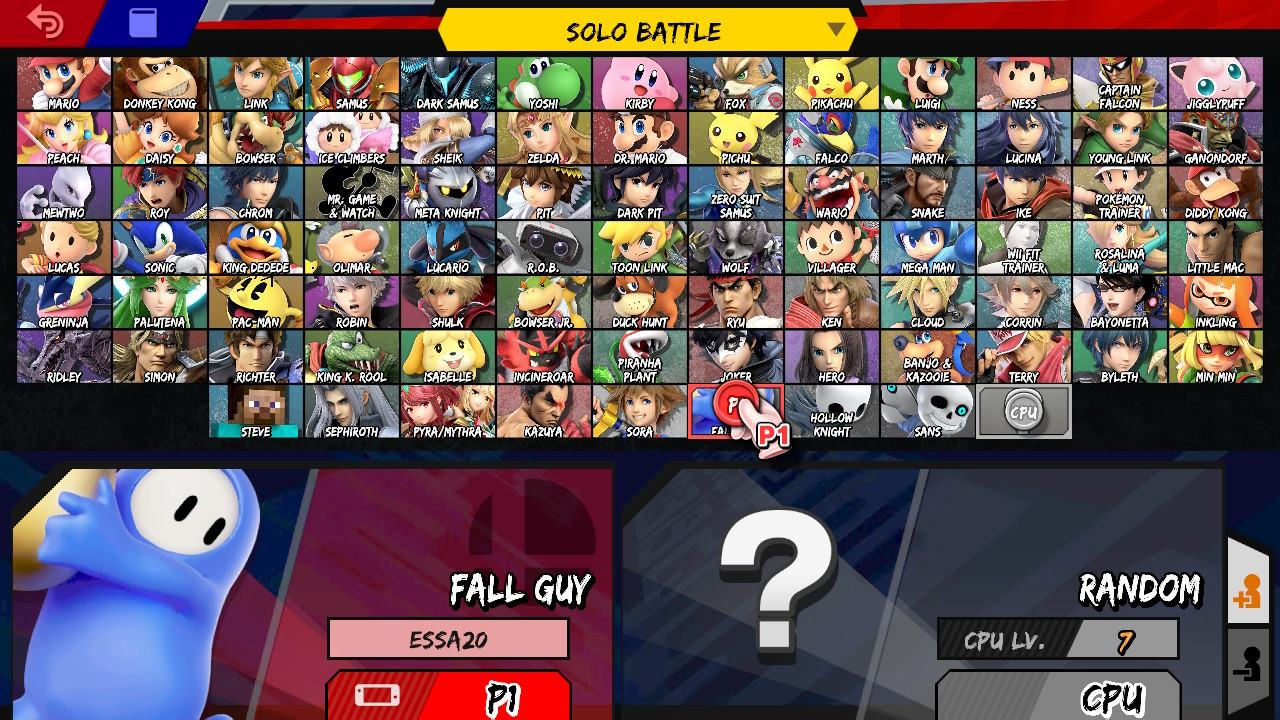
Task: Pick Hollow Knight as a fighter
Action: (830, 410)
